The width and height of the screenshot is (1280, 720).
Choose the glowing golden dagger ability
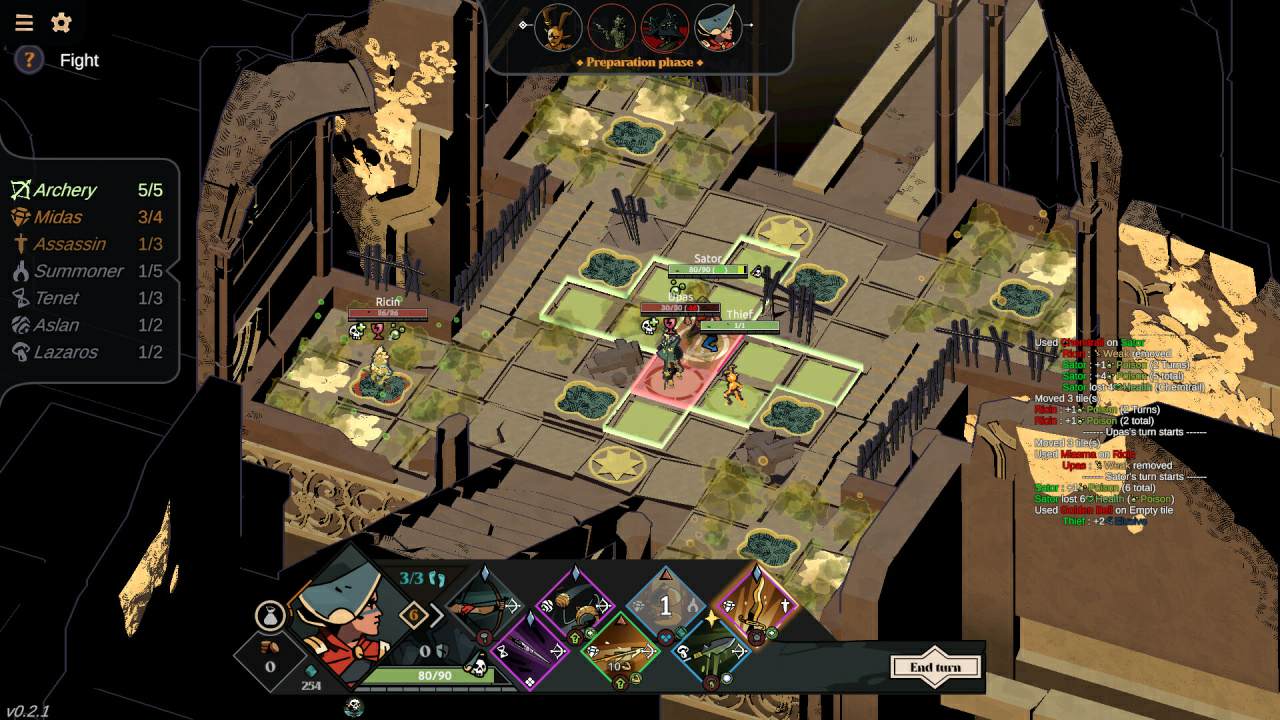[x=759, y=605]
